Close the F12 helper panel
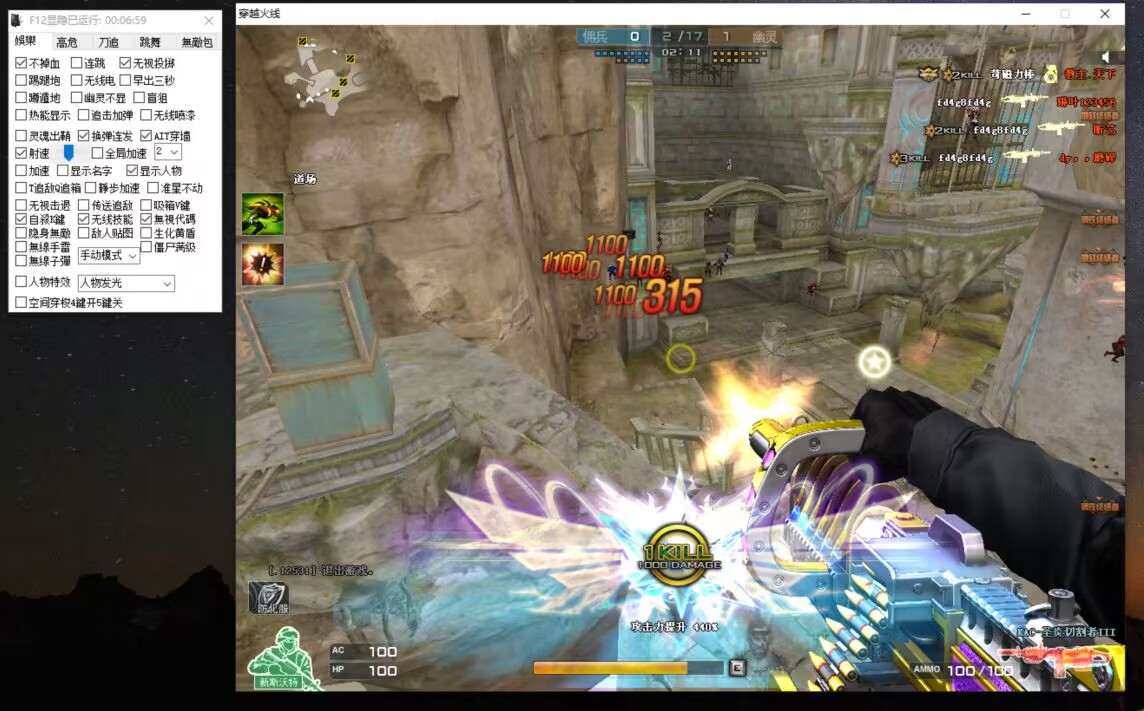Screen dimensions: 1144x711 208,20
